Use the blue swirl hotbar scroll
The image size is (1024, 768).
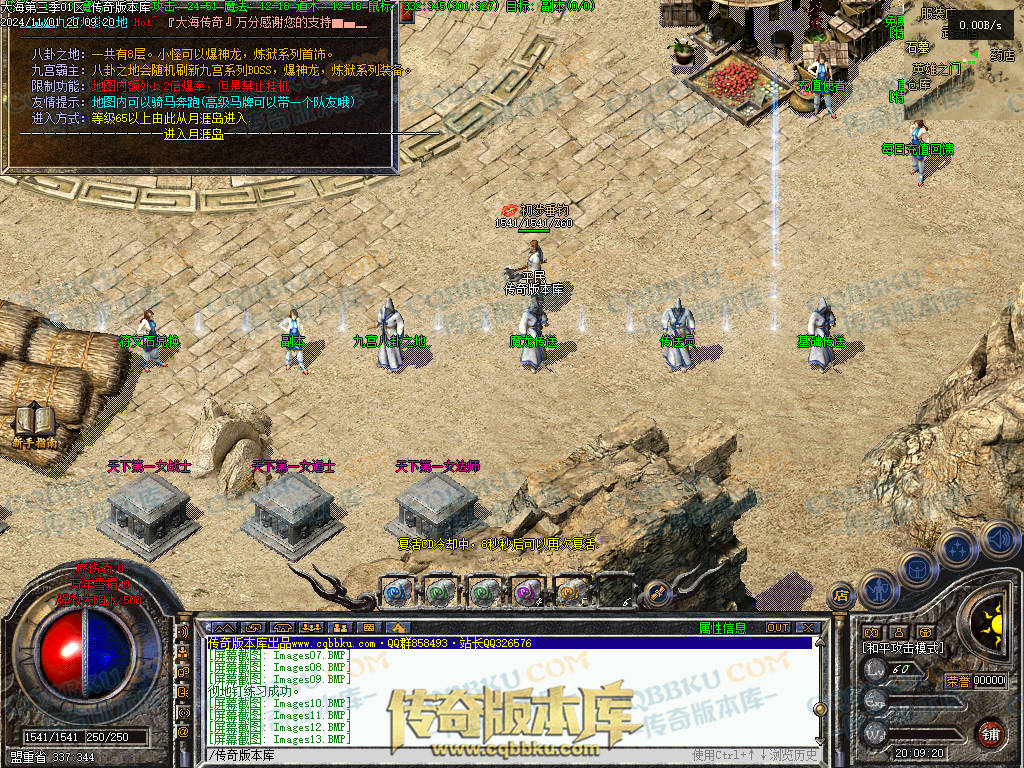[x=398, y=591]
